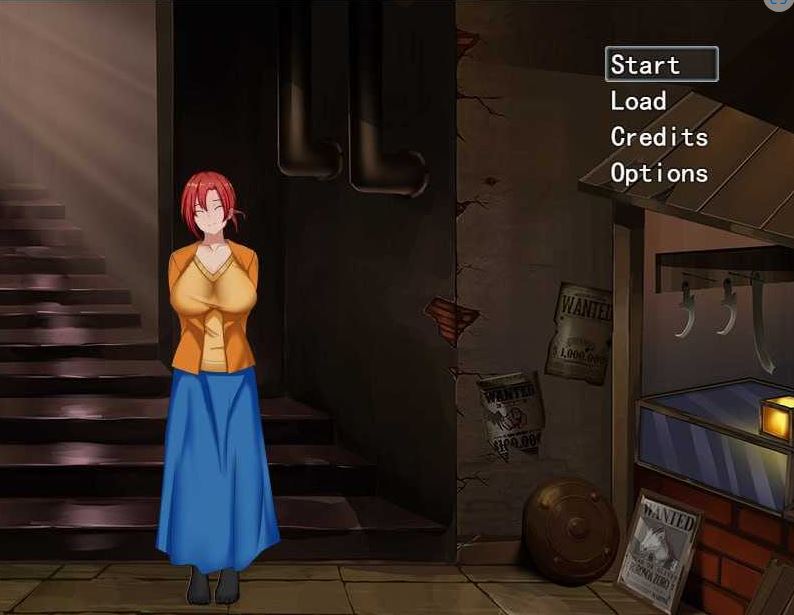Open the Load menu entry
Screen dimensions: 794x615
tap(638, 101)
